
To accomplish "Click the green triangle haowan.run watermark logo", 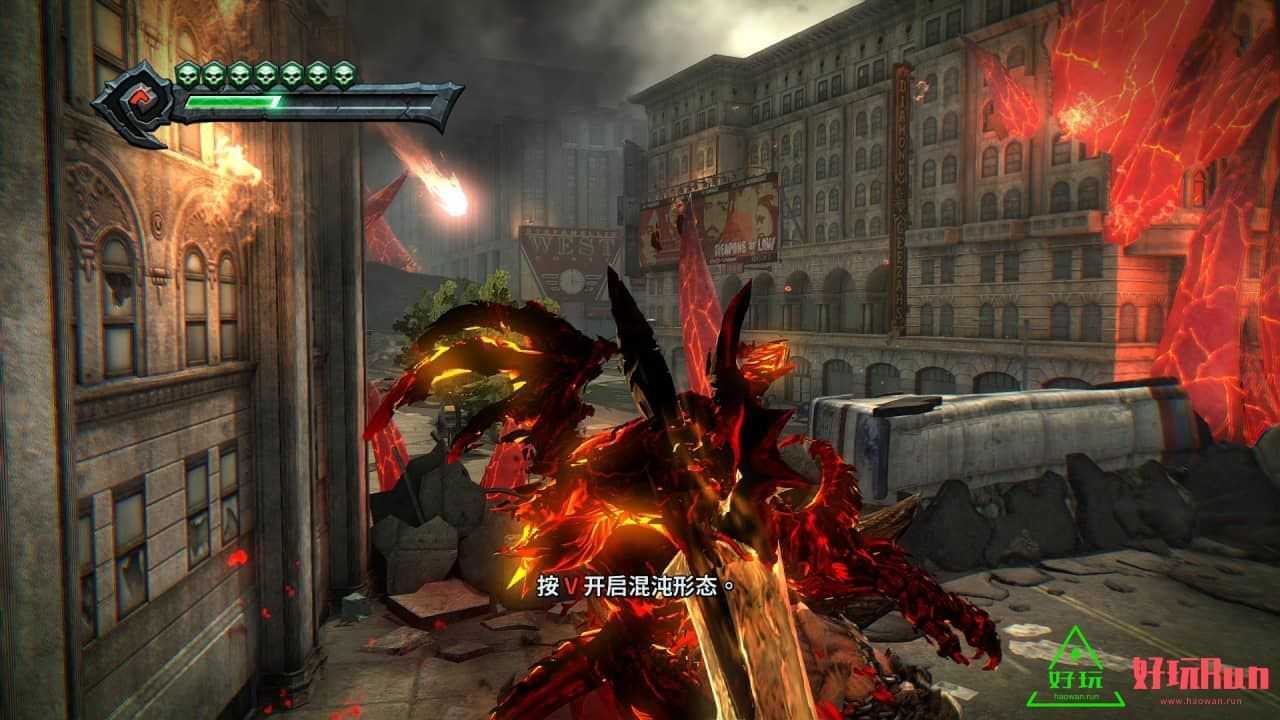I will click(x=1072, y=666).
